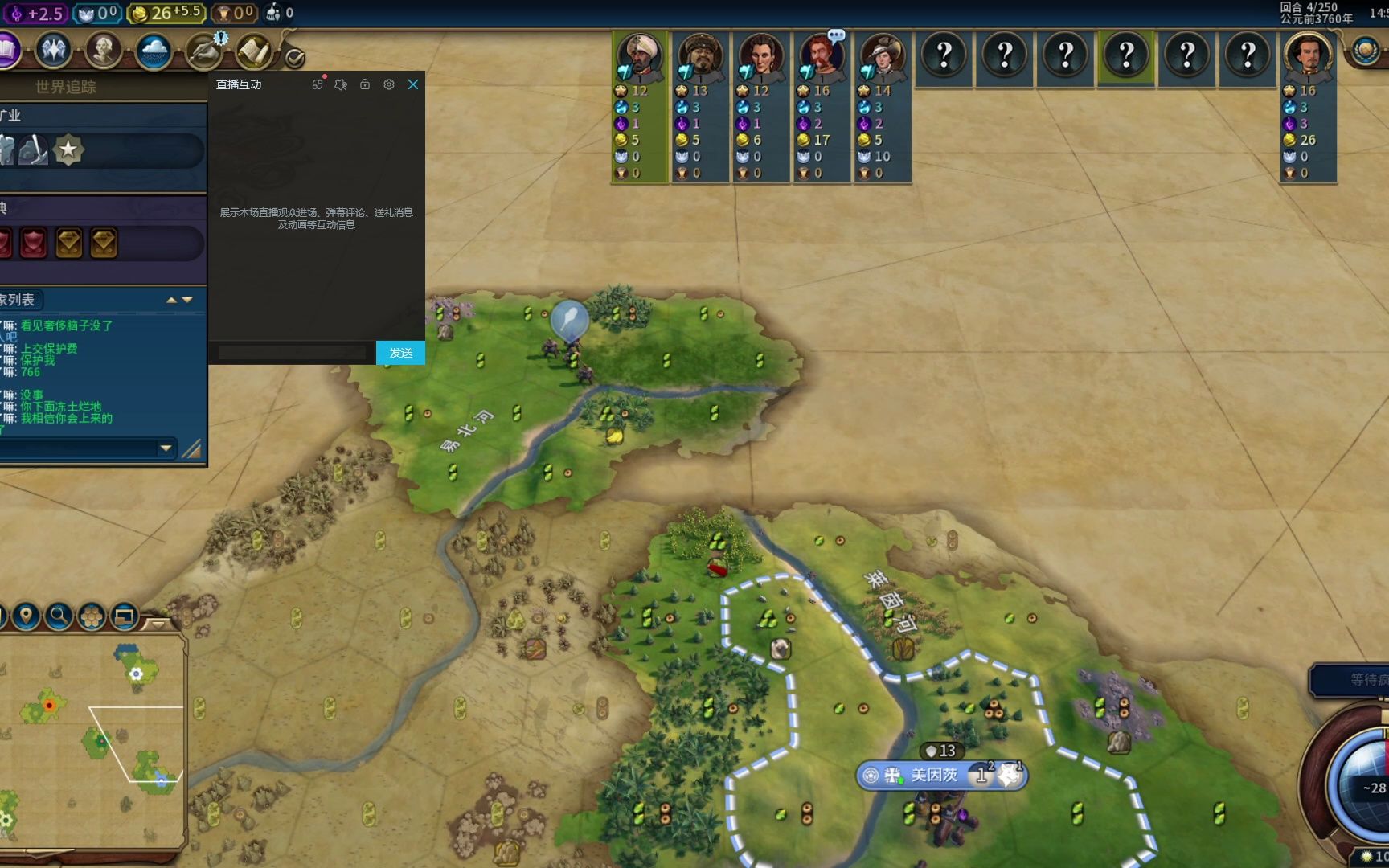Select the 美因茨 city banner

coord(934,775)
